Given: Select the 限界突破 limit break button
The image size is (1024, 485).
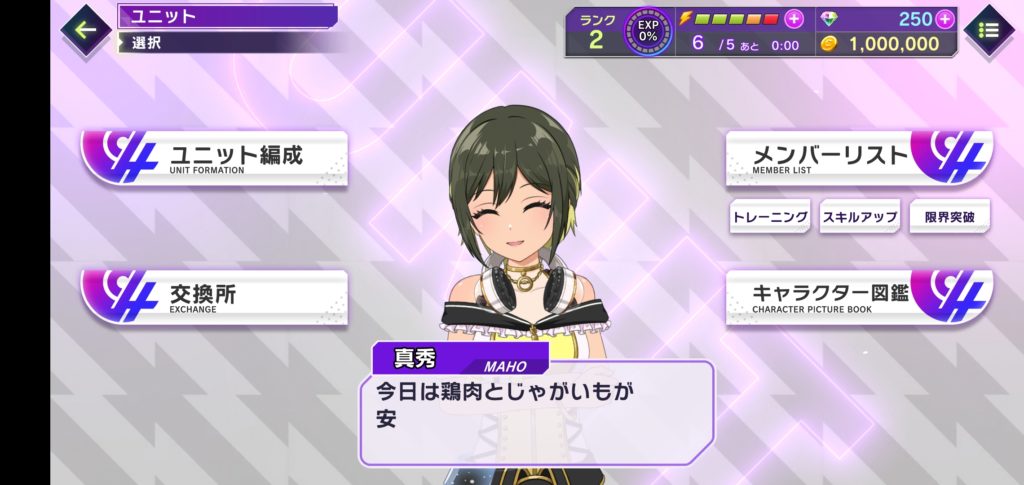Looking at the screenshot, I should coord(949,216).
